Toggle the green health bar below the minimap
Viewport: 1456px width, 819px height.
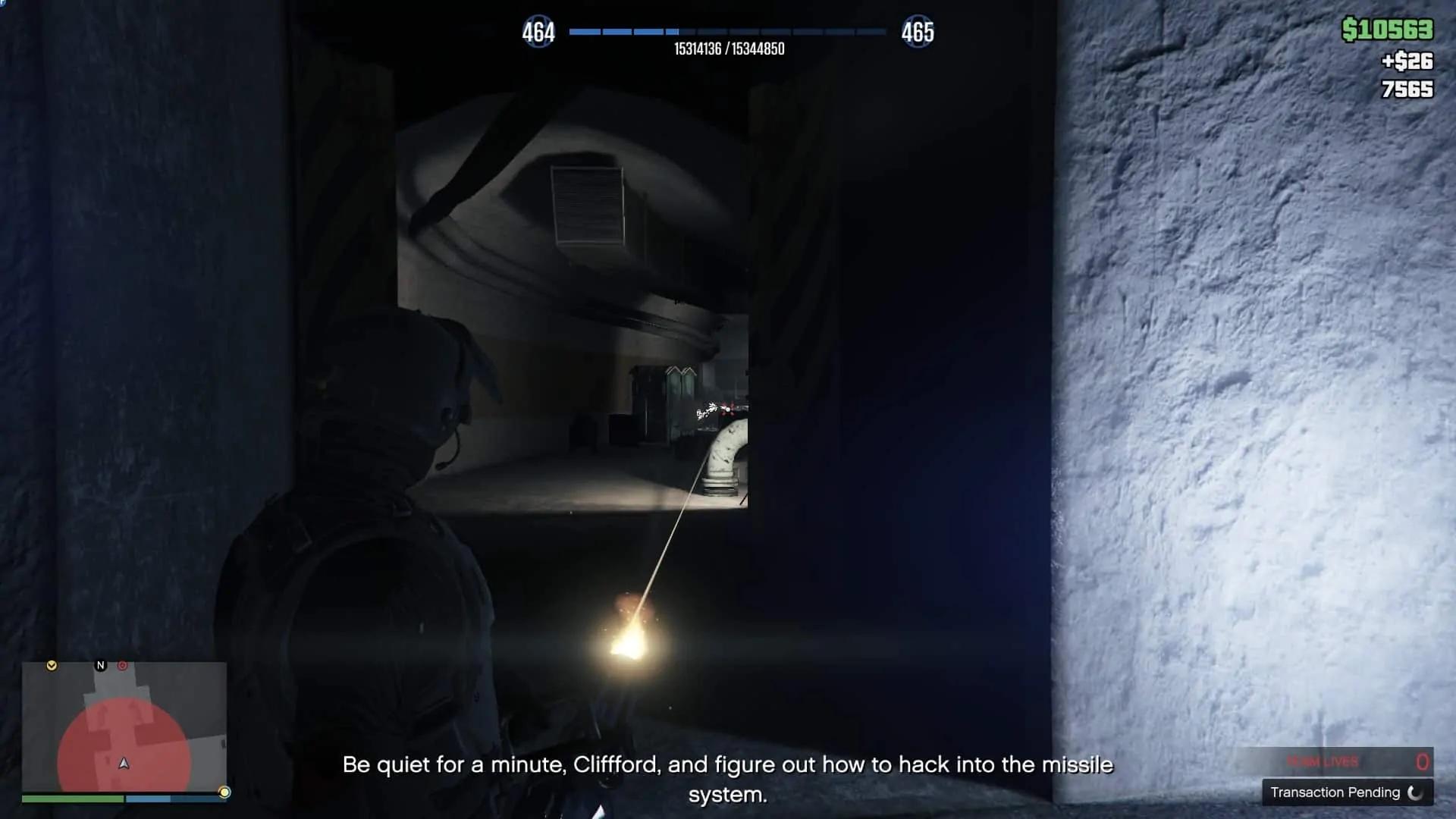click(x=74, y=799)
